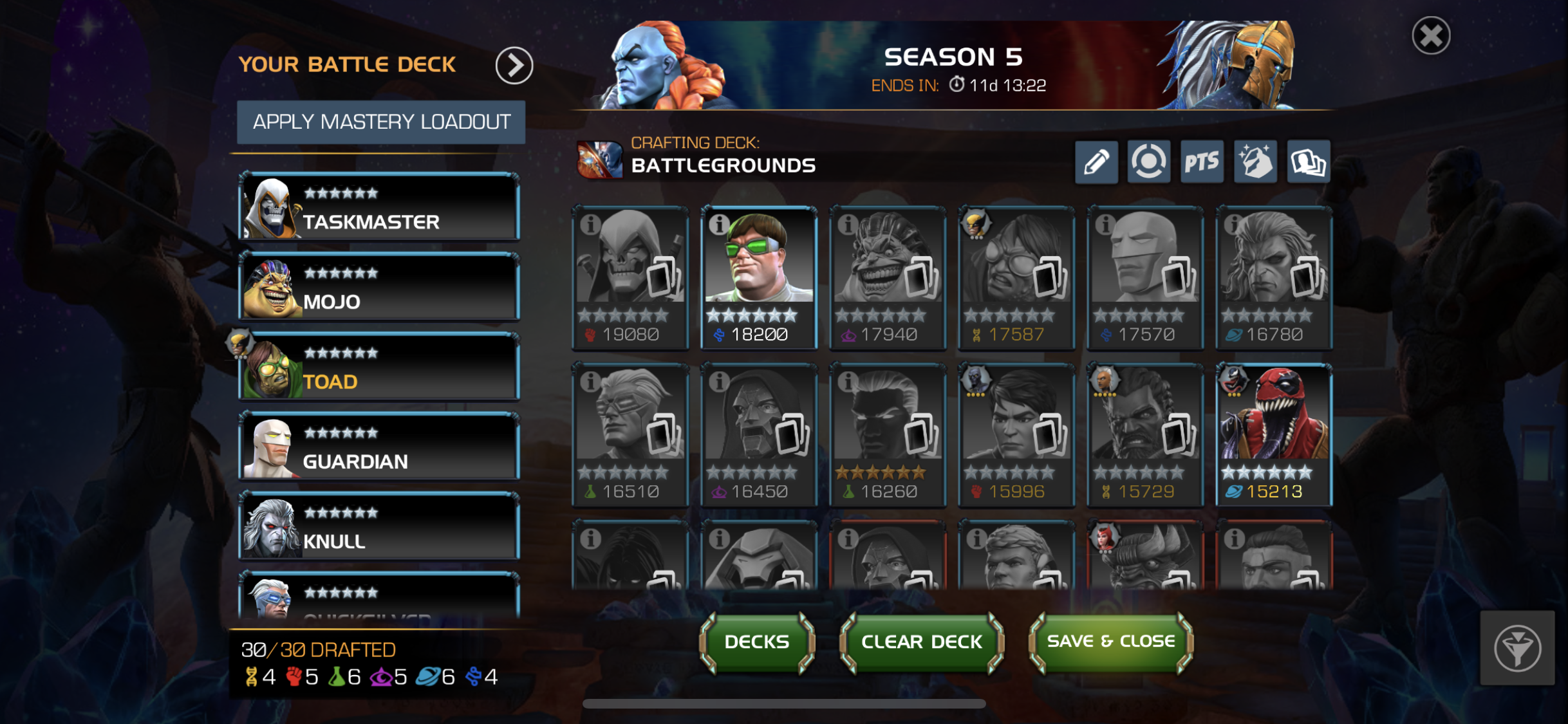Open the deck name edit pencil icon
Viewport: 1568px width, 724px height.
(x=1097, y=162)
